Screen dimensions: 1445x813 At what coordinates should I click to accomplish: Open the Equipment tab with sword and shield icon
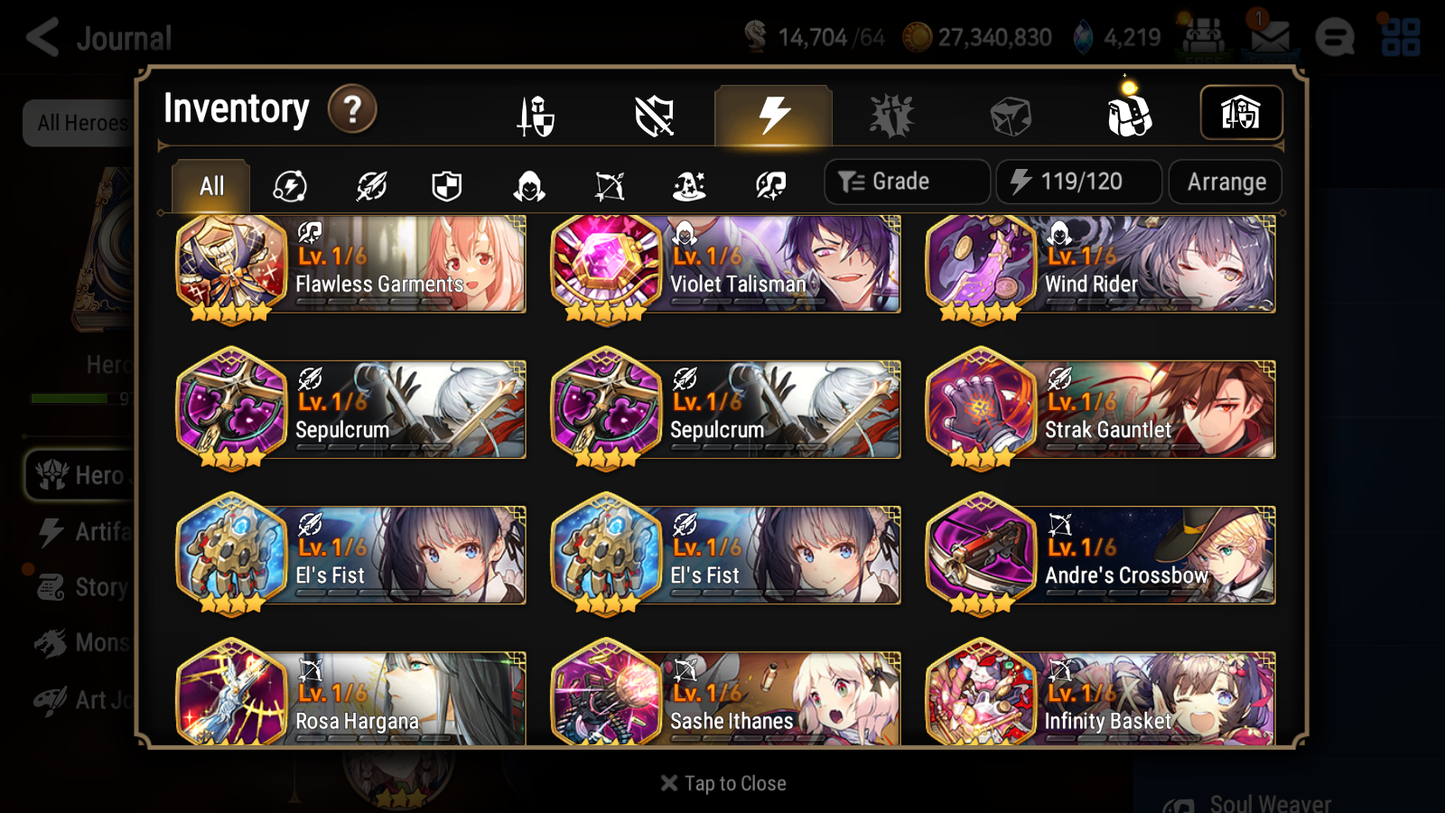click(x=535, y=113)
